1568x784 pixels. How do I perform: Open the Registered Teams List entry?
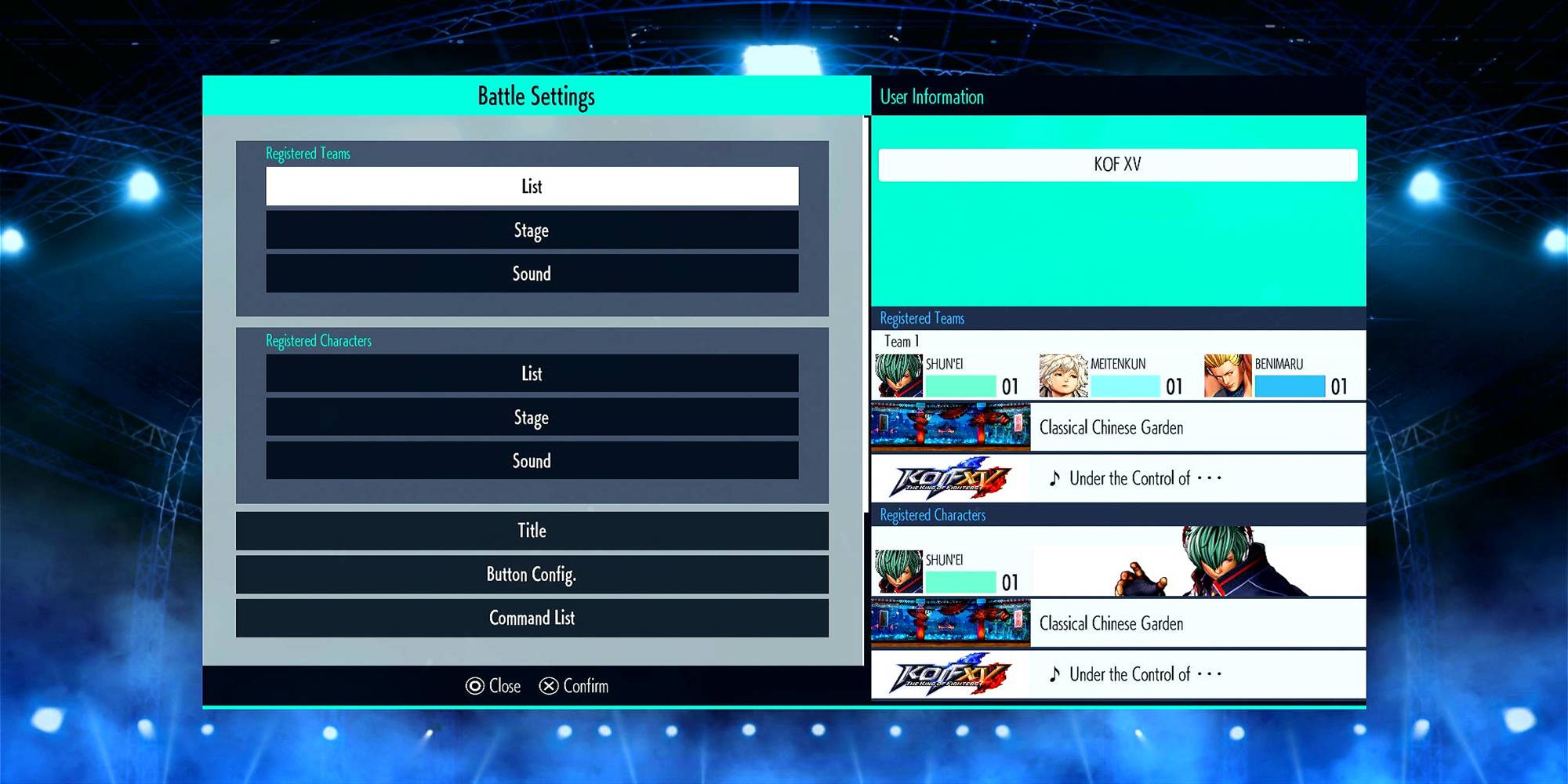coord(532,187)
